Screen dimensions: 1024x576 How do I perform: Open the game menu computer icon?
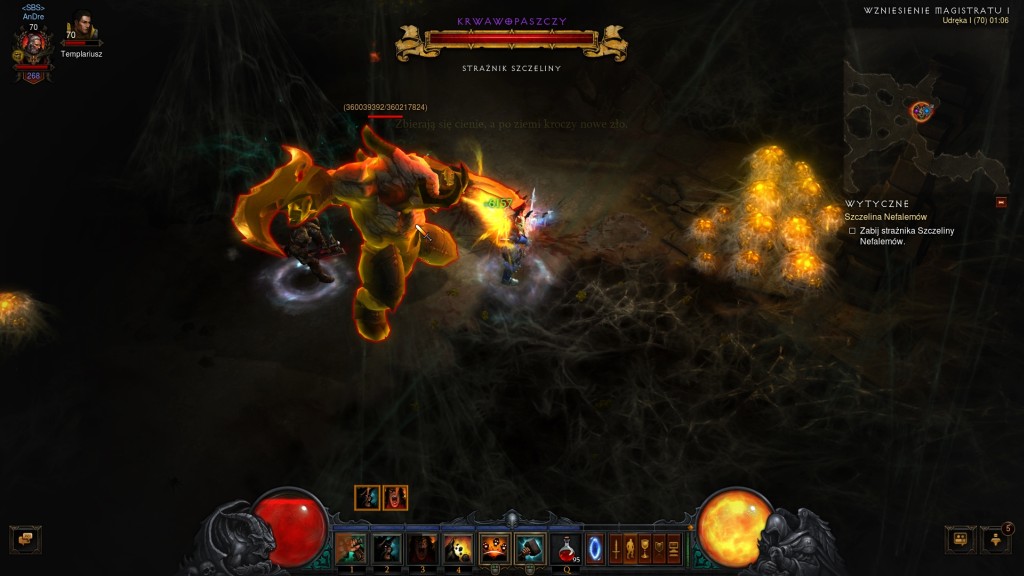[x=674, y=549]
